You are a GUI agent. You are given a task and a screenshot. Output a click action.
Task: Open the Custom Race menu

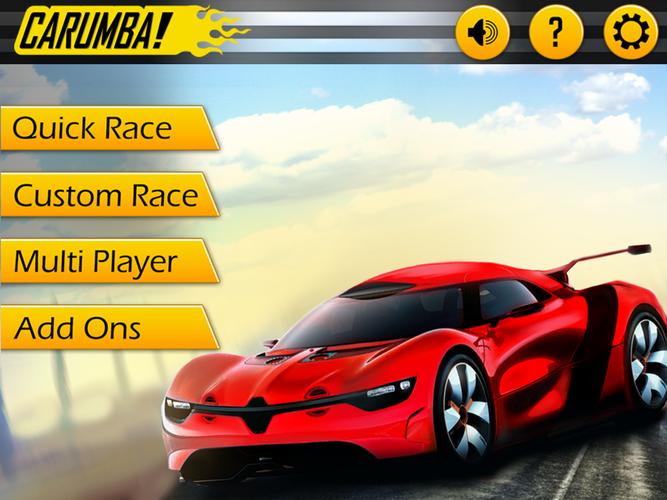pos(104,195)
